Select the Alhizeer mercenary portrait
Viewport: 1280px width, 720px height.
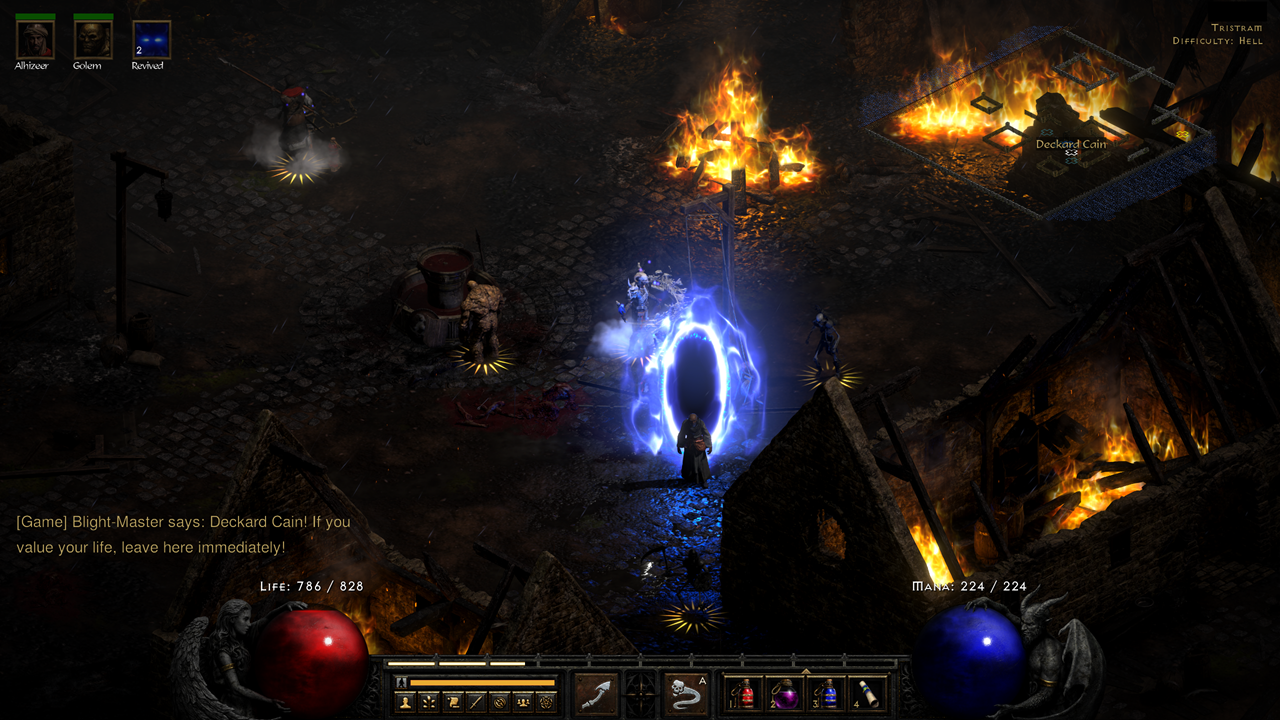click(x=35, y=40)
